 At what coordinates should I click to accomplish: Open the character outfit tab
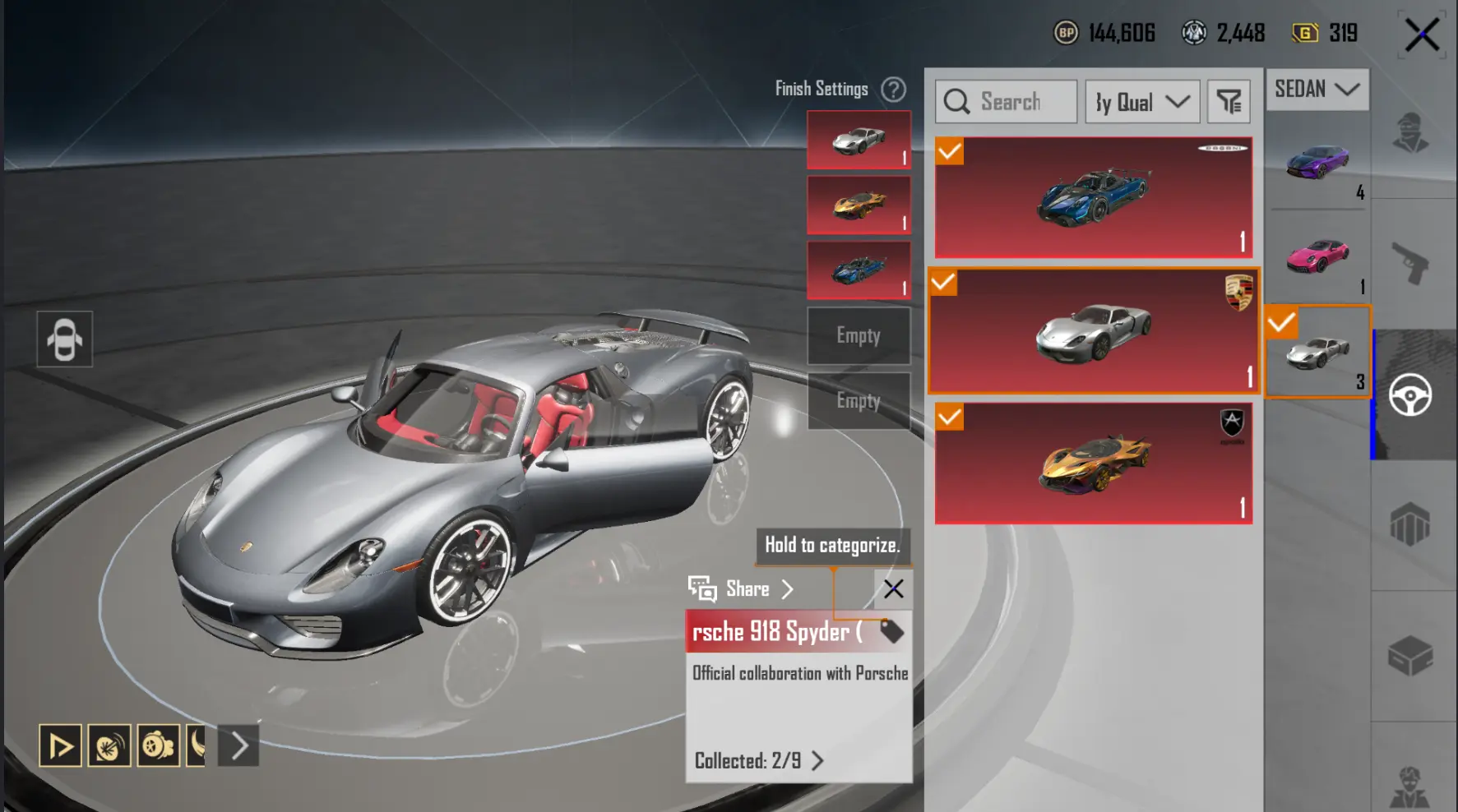pyautogui.click(x=1410, y=133)
